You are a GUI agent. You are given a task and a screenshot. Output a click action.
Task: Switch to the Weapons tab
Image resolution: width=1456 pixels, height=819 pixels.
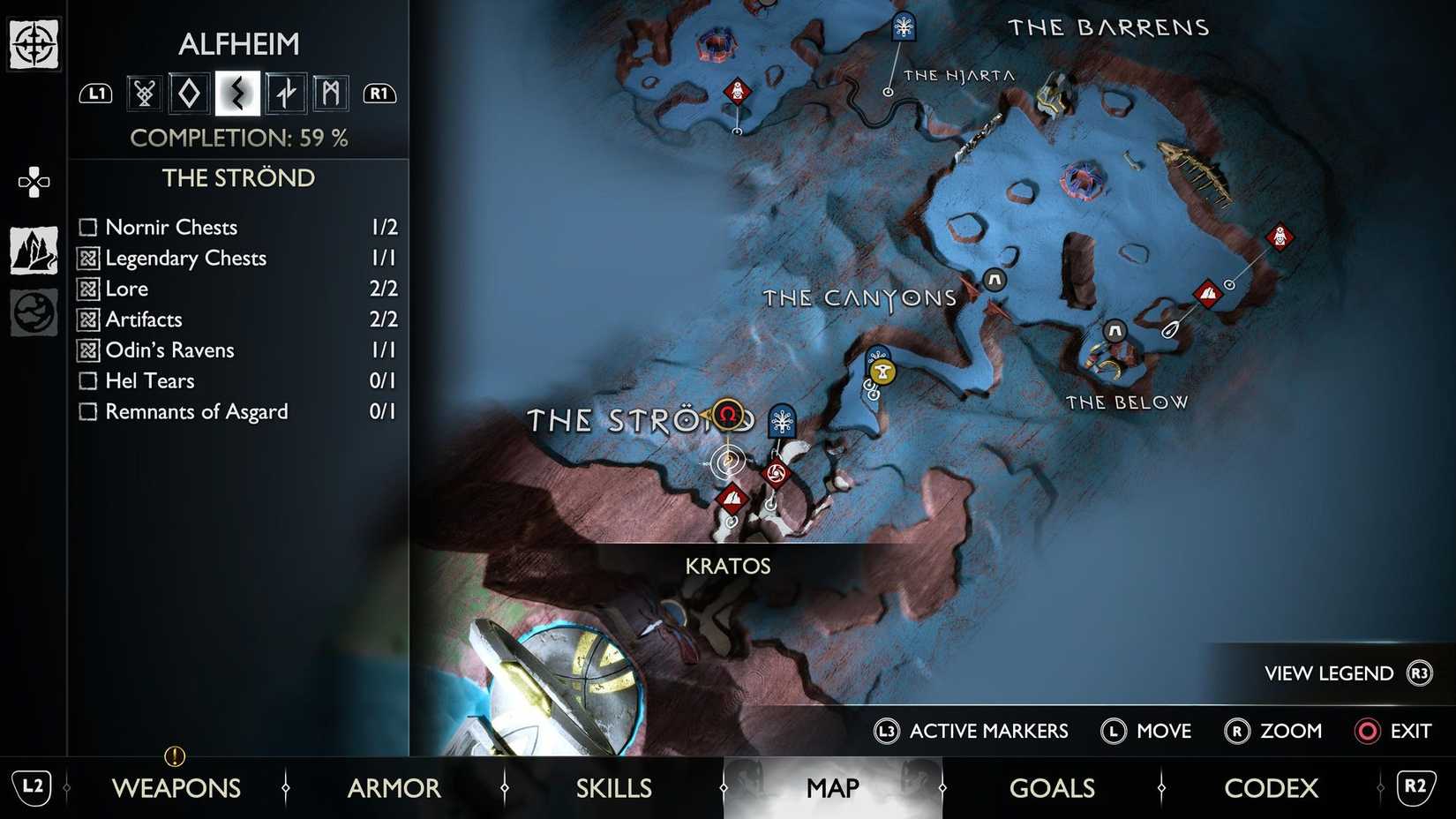pos(176,787)
